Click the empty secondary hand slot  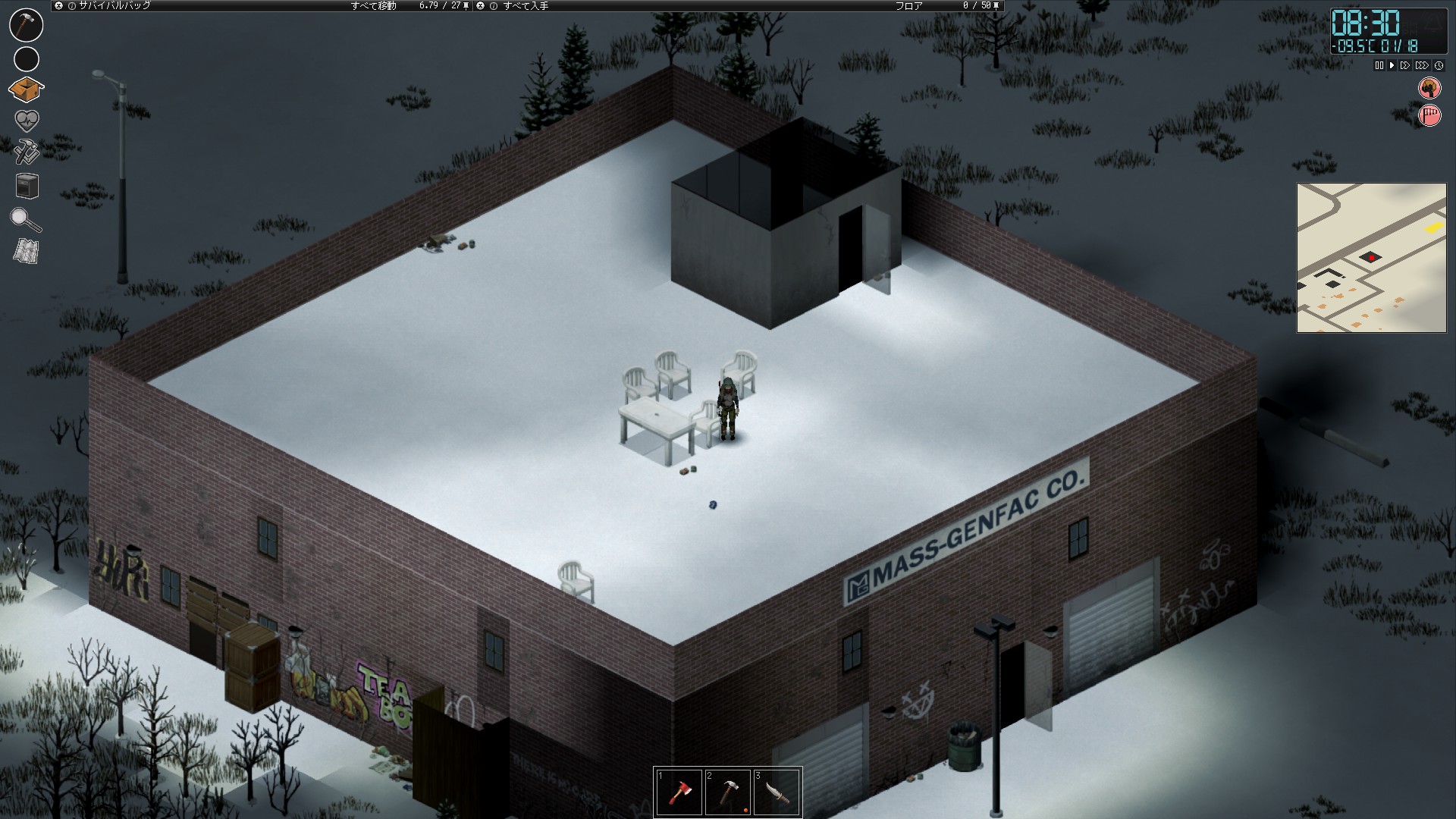coord(27,58)
